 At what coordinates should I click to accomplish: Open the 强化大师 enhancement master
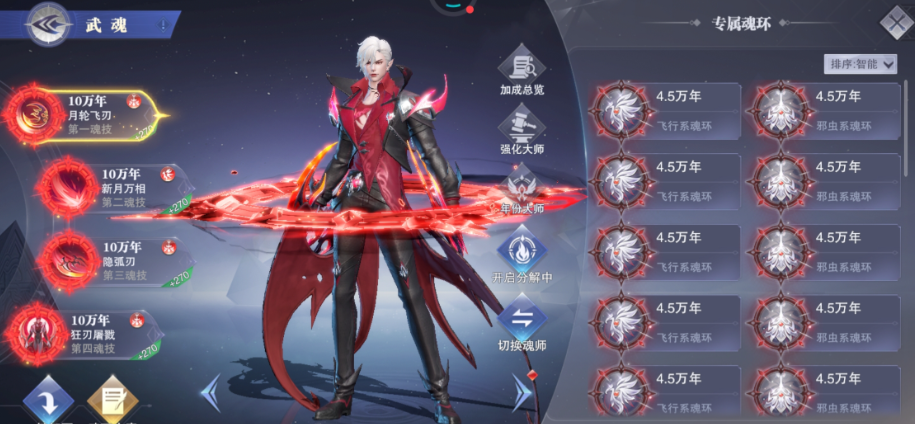(522, 130)
